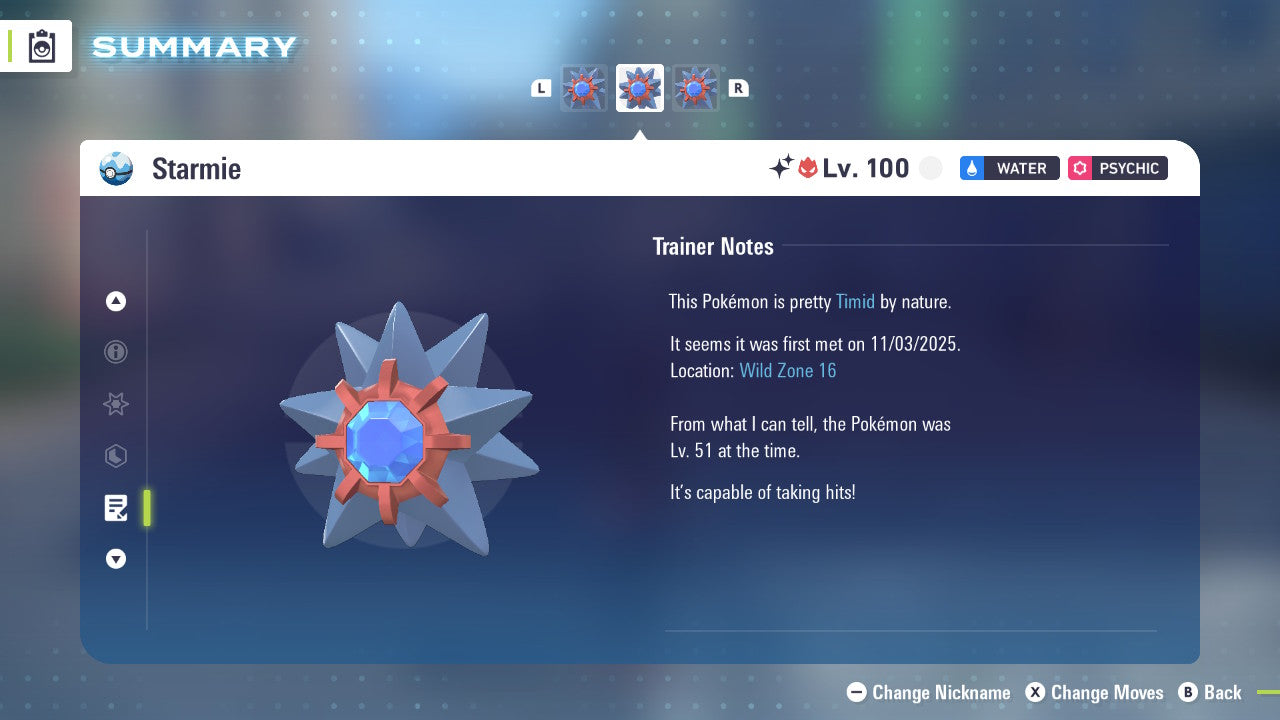This screenshot has height=720, width=1280.
Task: Toggle the WATER type badge
Action: [x=1009, y=168]
